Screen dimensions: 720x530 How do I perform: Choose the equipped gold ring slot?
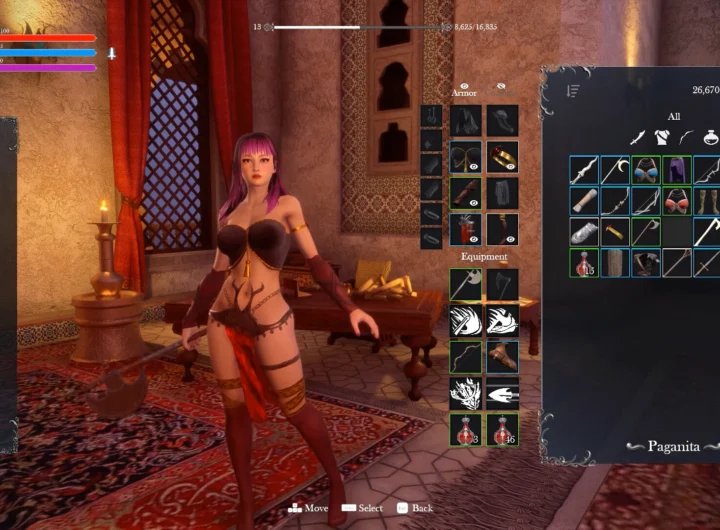502,157
